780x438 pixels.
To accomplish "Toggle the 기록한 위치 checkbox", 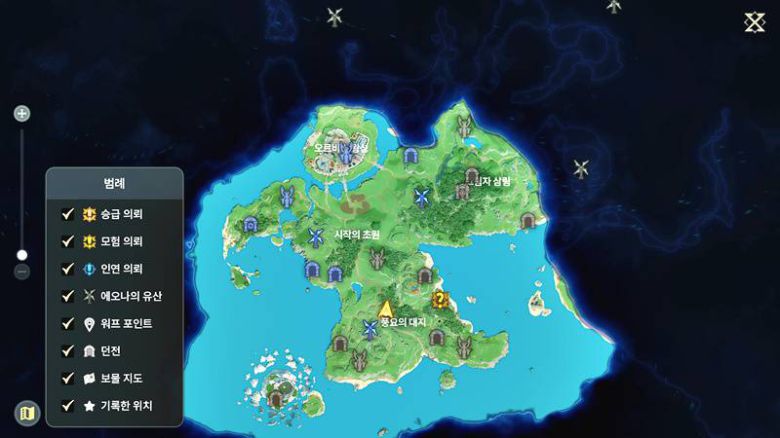I will coord(68,405).
